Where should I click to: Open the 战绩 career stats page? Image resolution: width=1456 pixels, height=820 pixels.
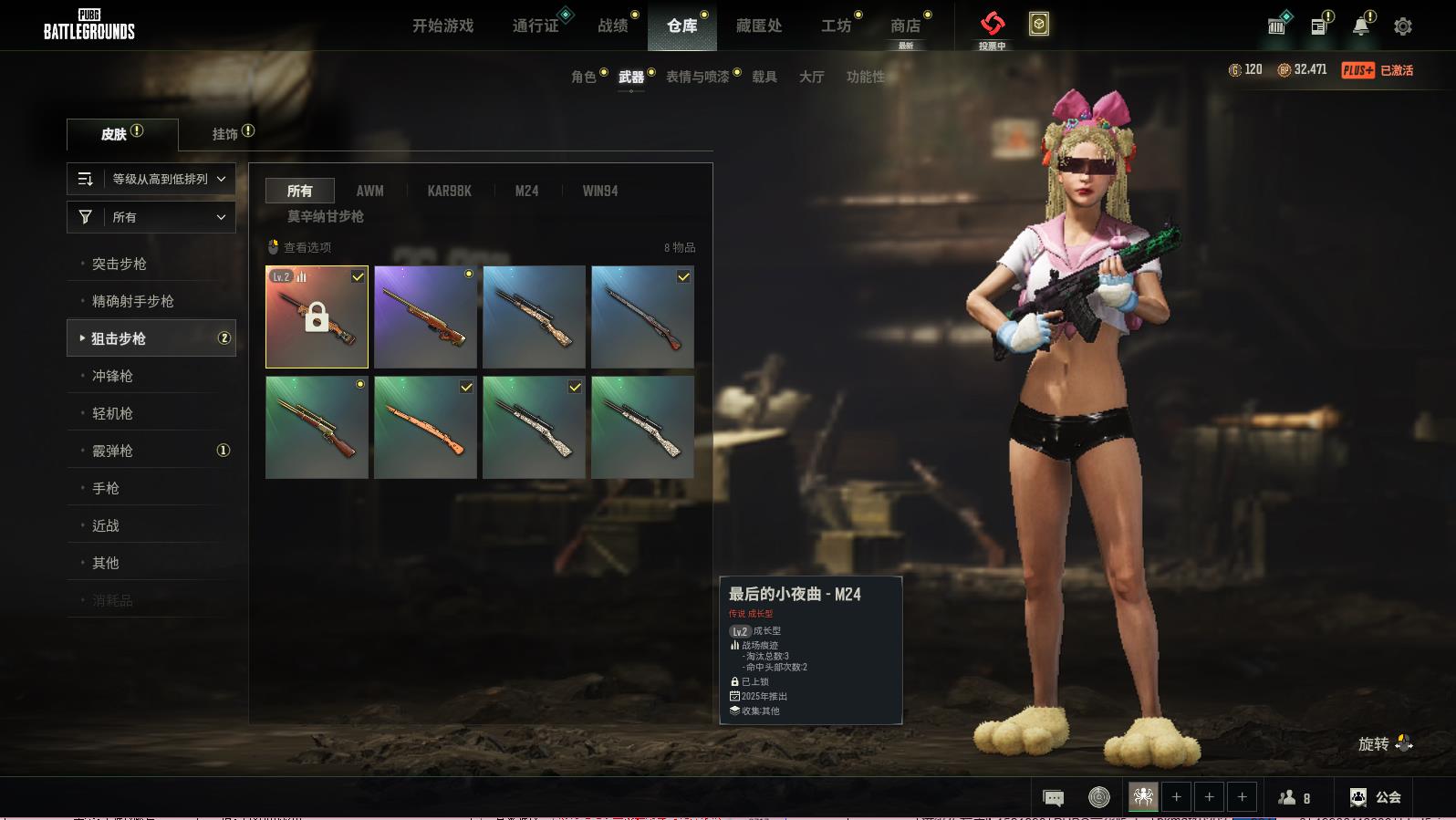[613, 26]
